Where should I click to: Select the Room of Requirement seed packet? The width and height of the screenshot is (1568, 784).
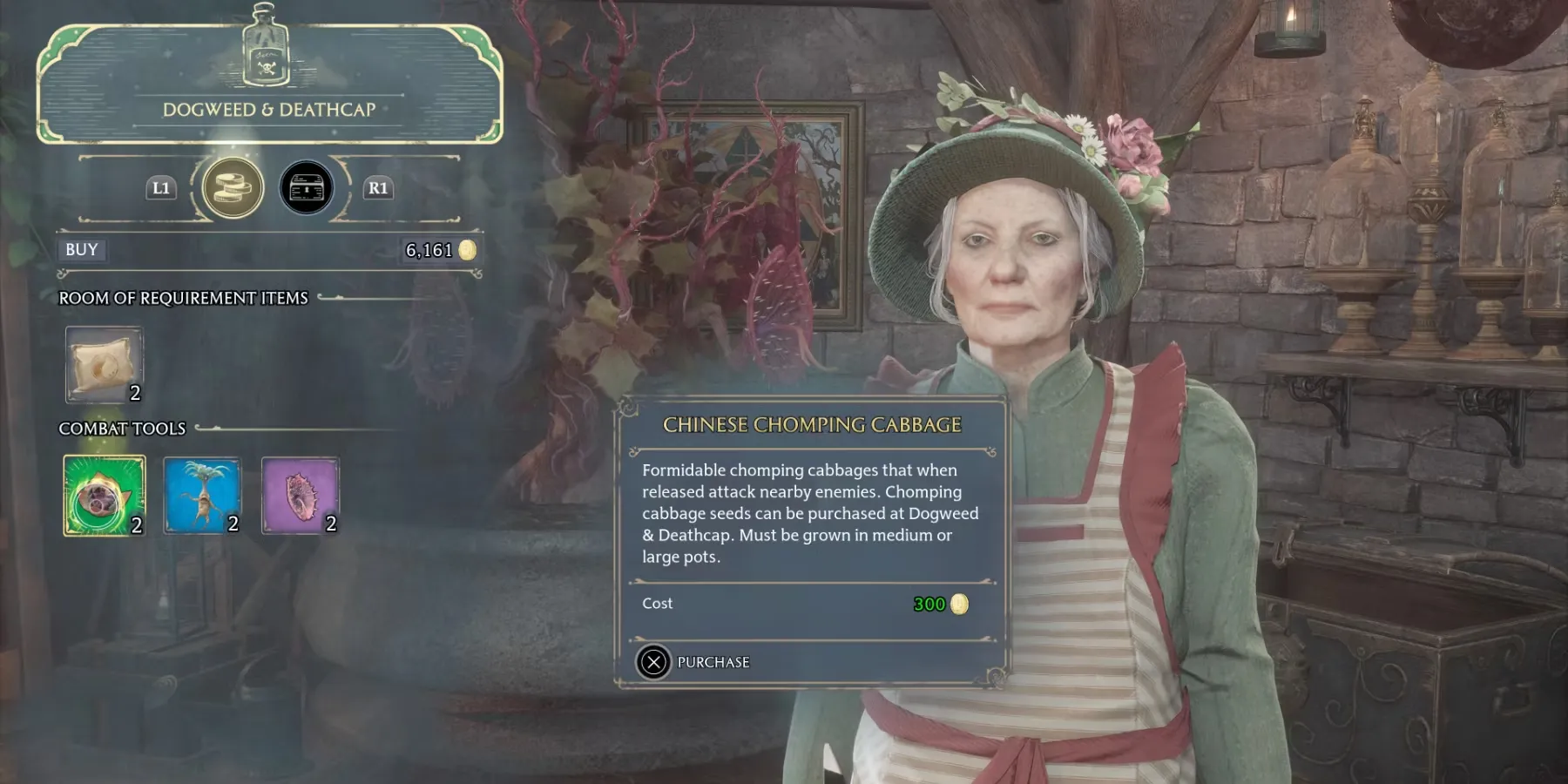[x=104, y=365]
